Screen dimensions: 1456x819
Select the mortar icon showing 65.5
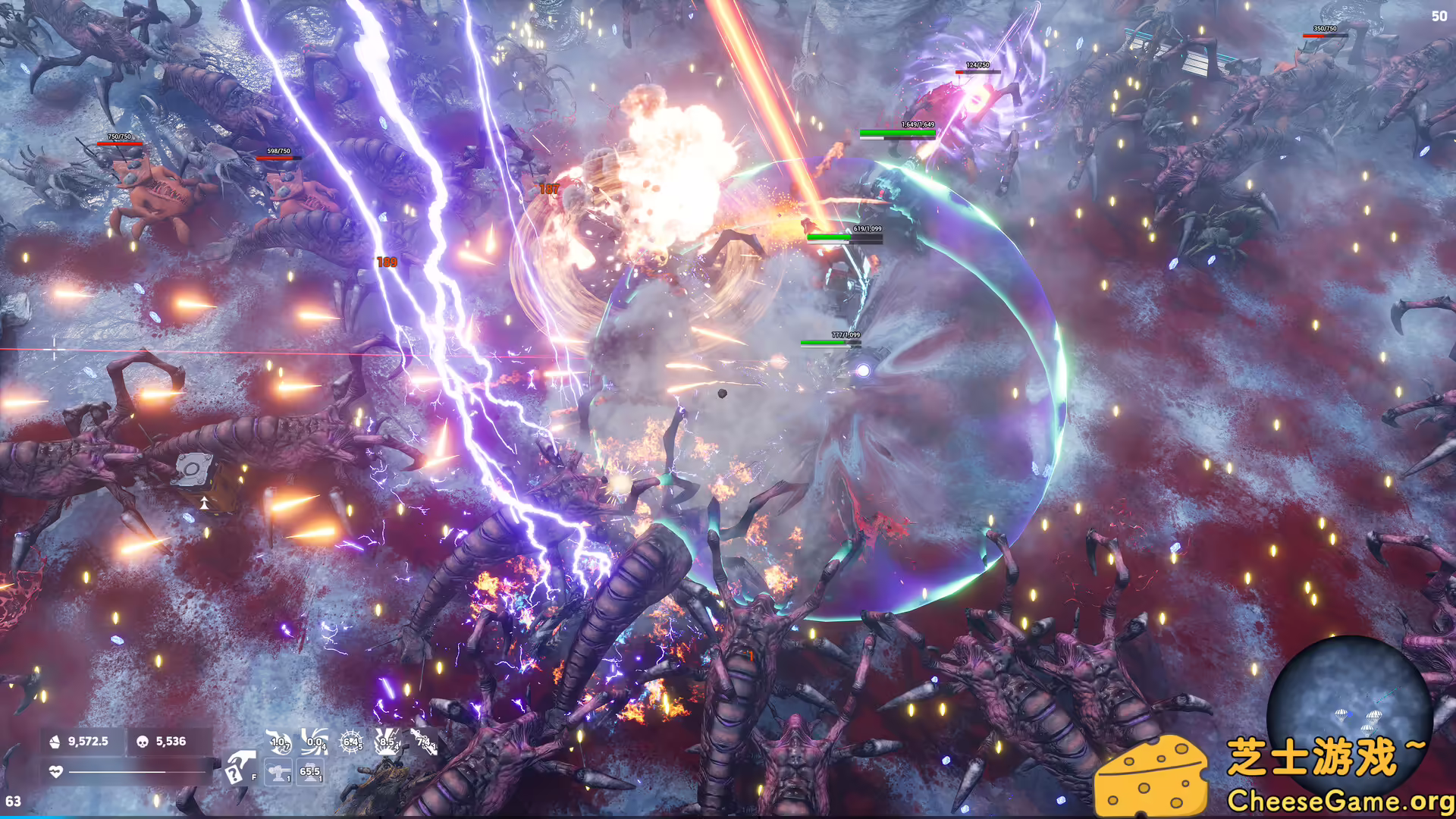tap(311, 771)
